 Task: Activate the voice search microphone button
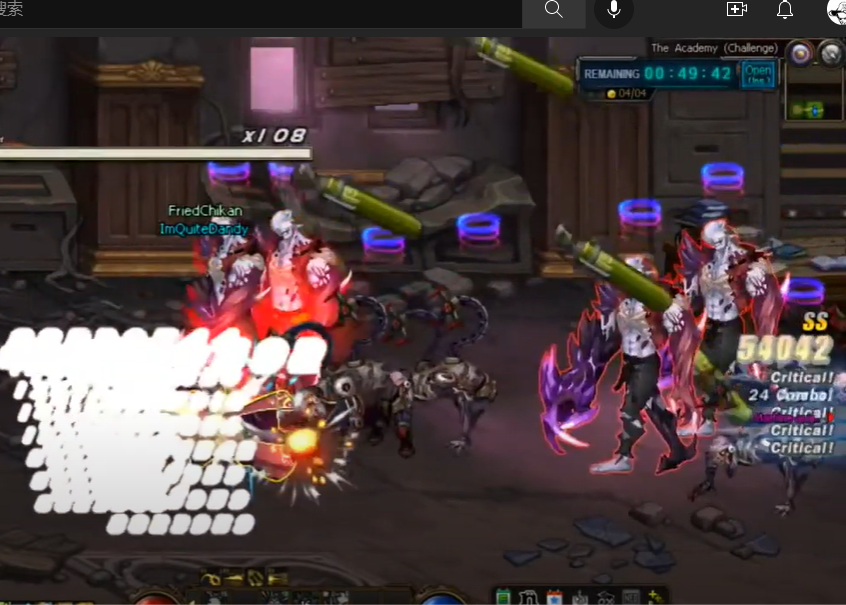pyautogui.click(x=613, y=10)
